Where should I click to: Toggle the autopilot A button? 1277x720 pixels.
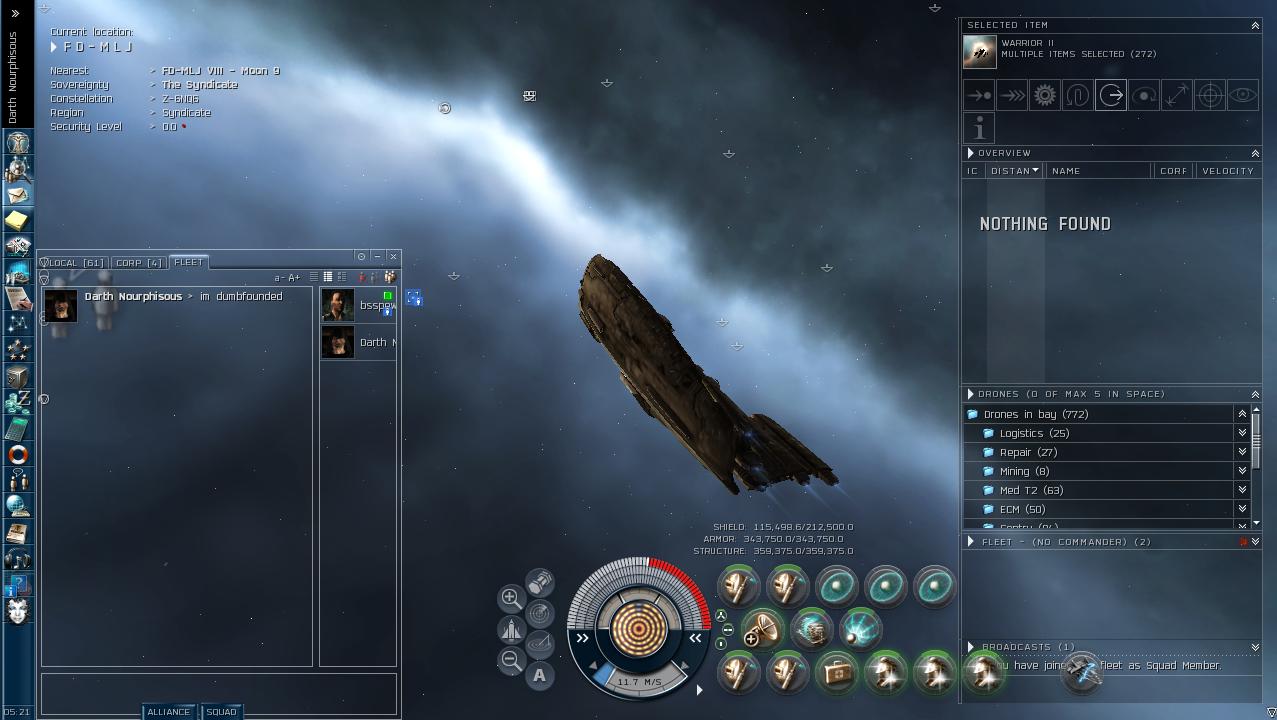coord(539,676)
